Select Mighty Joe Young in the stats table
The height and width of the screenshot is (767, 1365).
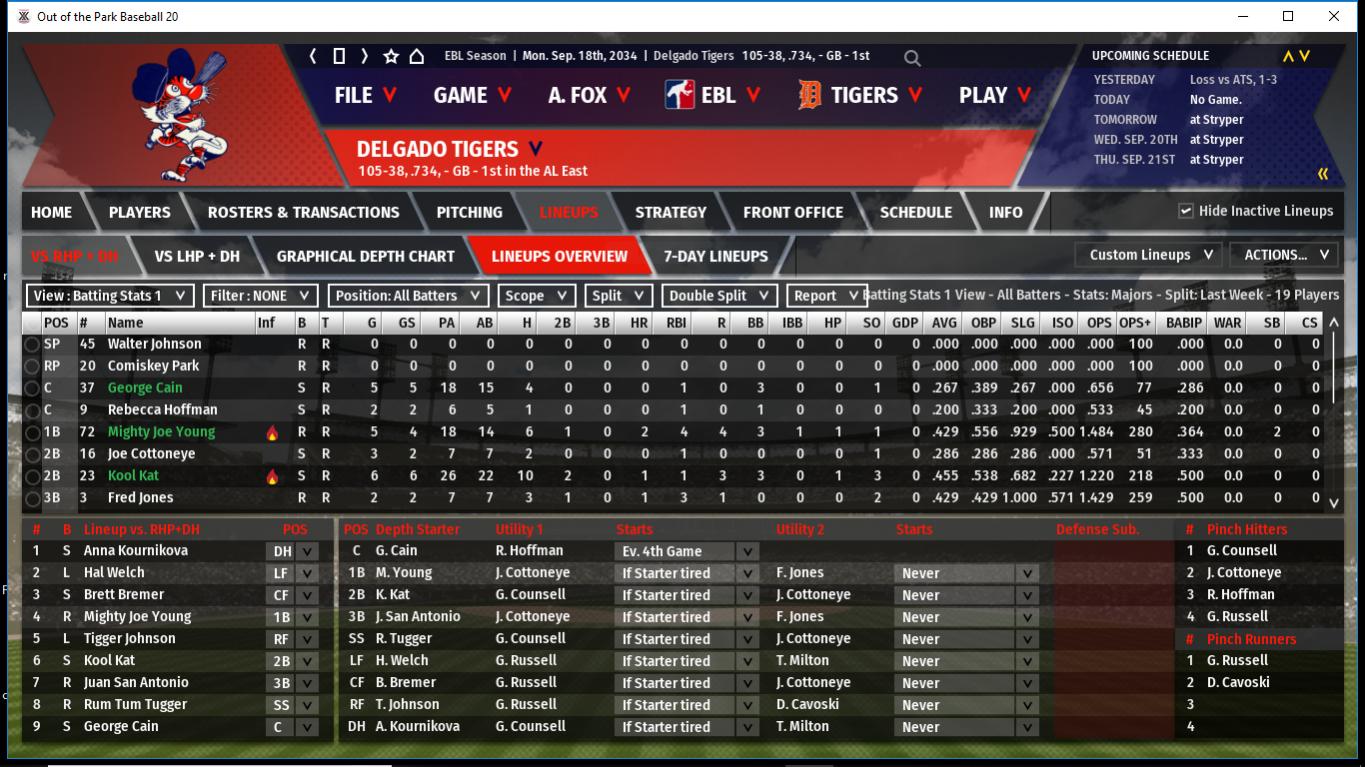point(161,432)
